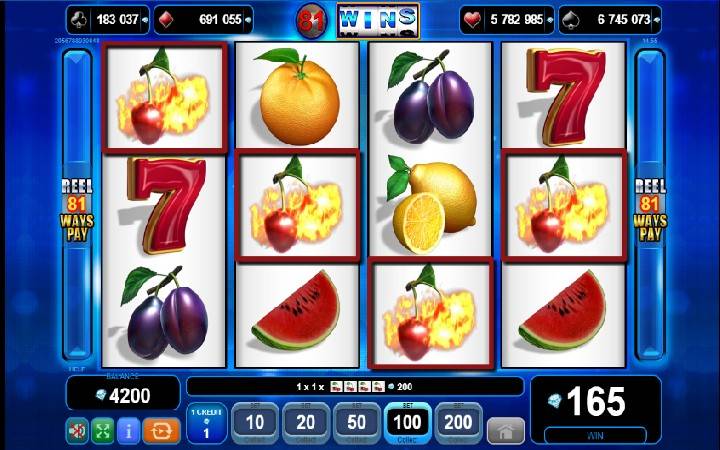Change the 1 credit denomination button
720x450 pixels.
pyautogui.click(x=205, y=425)
